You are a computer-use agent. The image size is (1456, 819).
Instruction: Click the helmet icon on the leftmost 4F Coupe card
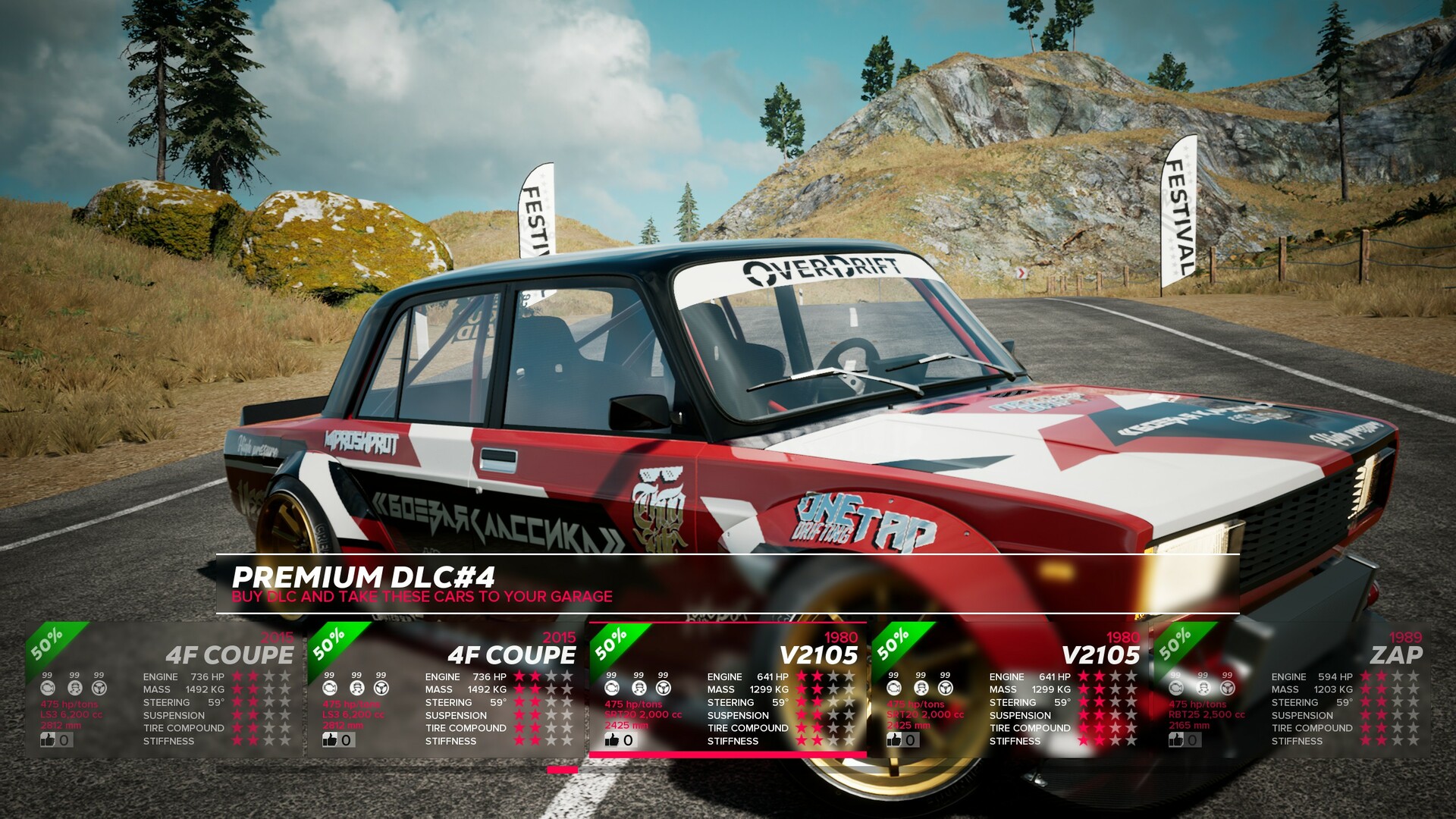pyautogui.click(x=74, y=687)
